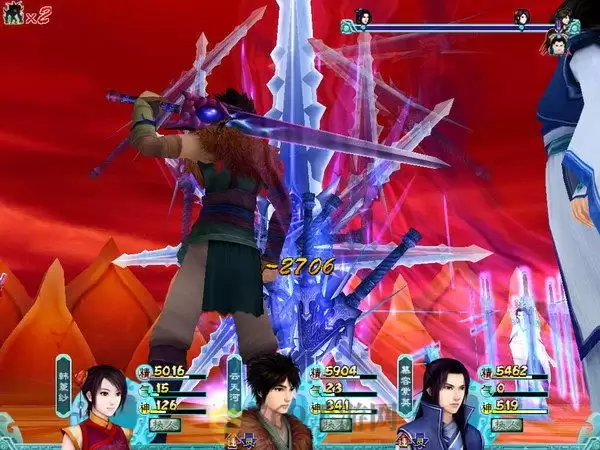Click the 换人 button under Murong Ziying's stats
Image resolution: width=600 pixels, height=450 pixels.
(x=497, y=424)
